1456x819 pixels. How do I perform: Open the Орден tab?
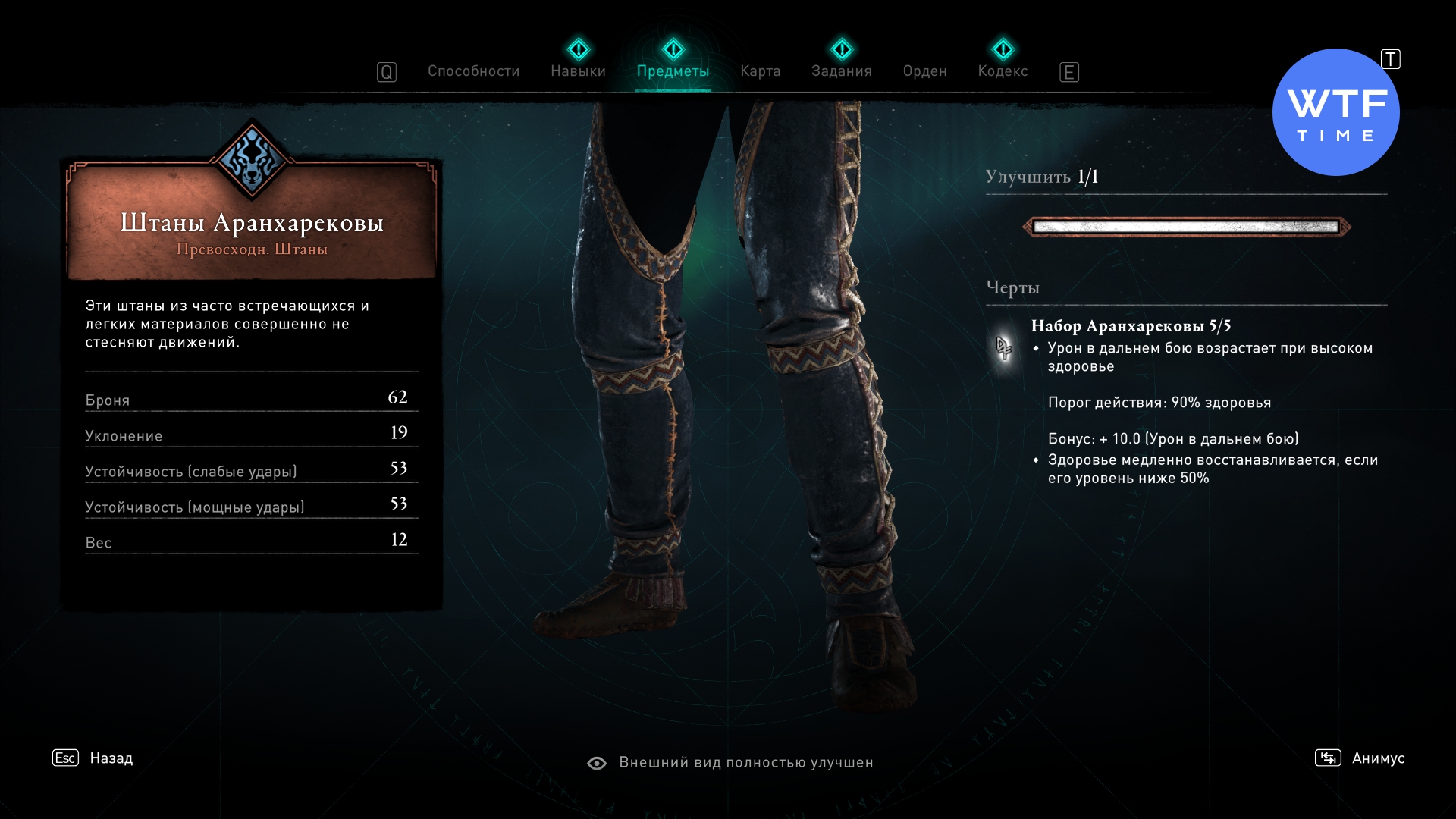tap(924, 71)
